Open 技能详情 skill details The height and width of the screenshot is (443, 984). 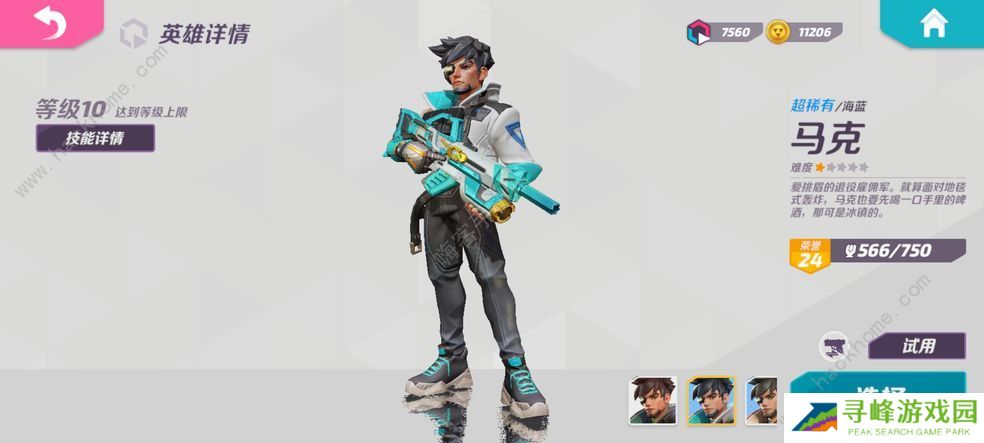pos(95,138)
